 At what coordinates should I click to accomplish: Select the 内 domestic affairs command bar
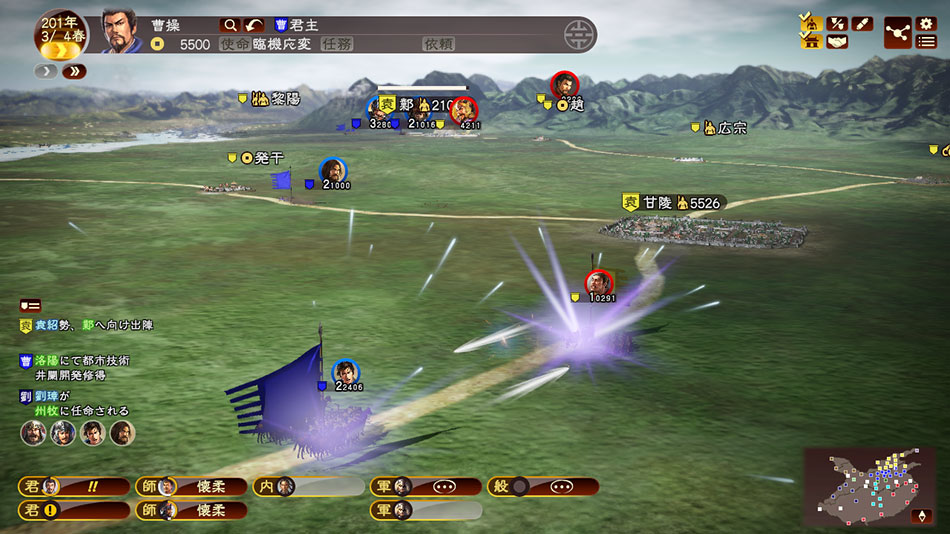[308, 487]
